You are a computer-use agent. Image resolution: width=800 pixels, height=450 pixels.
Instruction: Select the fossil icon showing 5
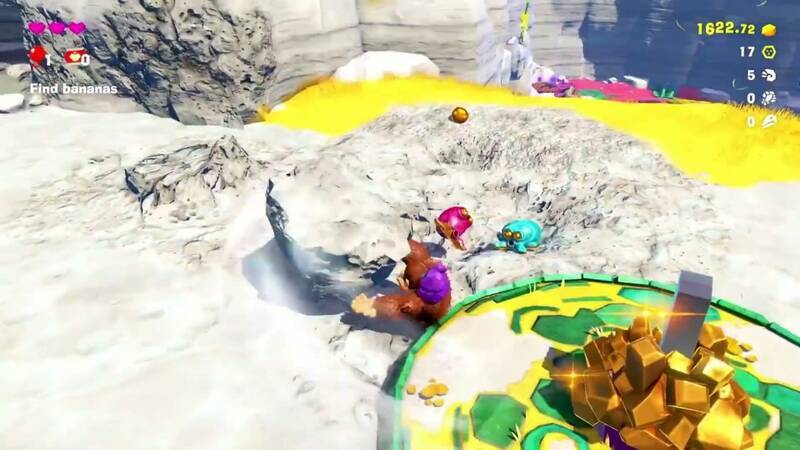point(769,75)
